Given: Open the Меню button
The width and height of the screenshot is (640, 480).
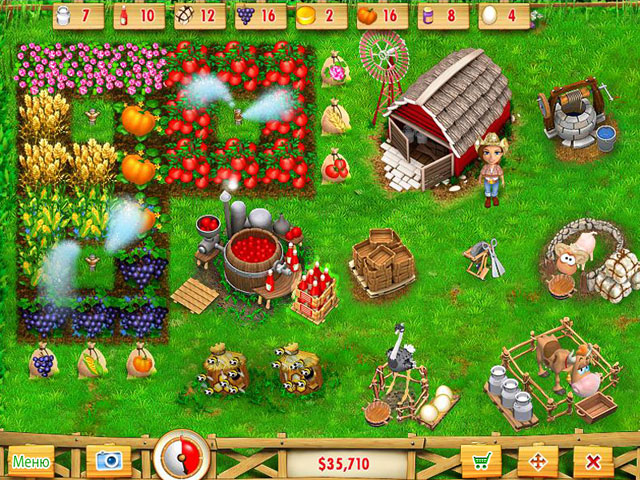Looking at the screenshot, I should point(31,462).
